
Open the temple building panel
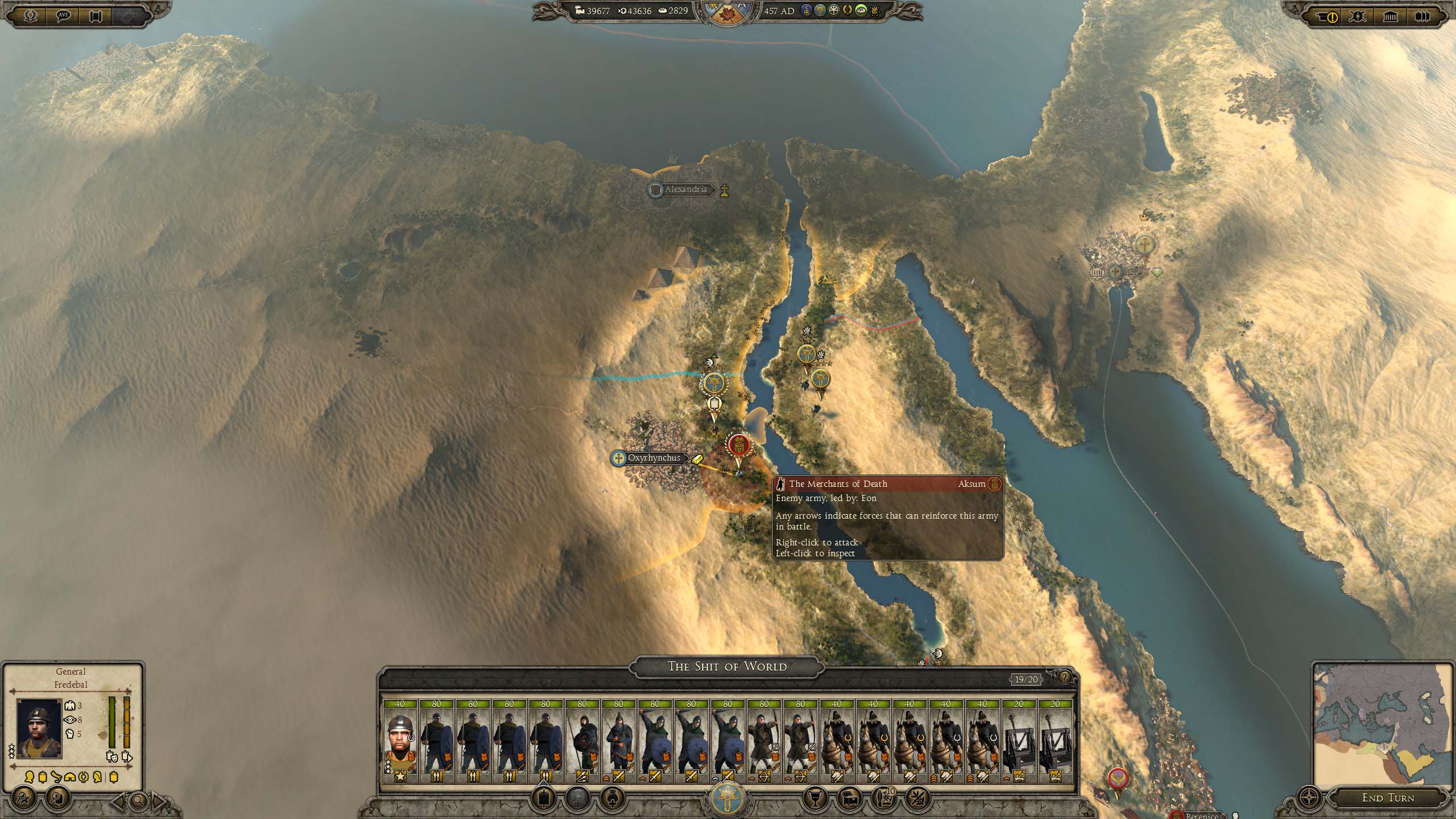(1390, 16)
